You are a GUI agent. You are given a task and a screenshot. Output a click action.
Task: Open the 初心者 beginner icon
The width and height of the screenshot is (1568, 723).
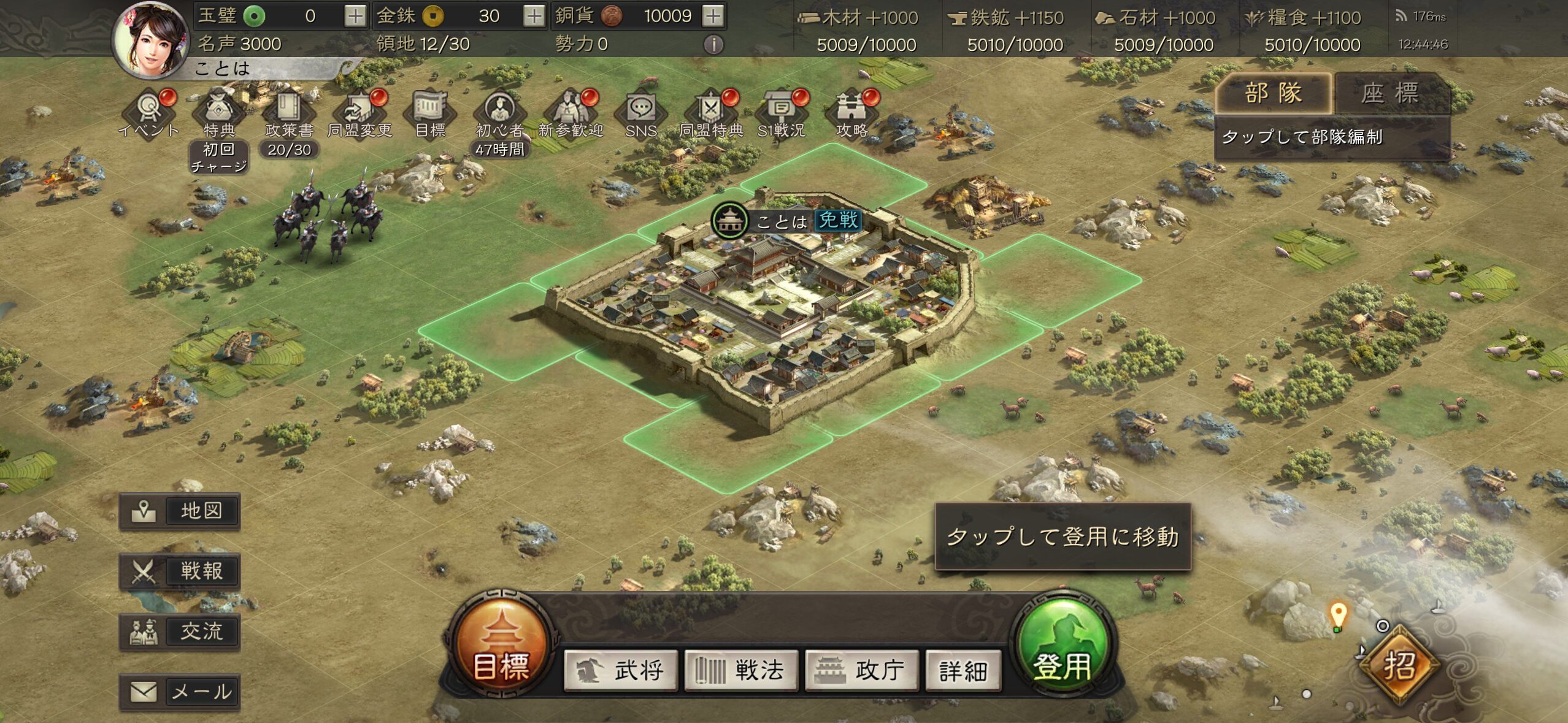tap(499, 112)
